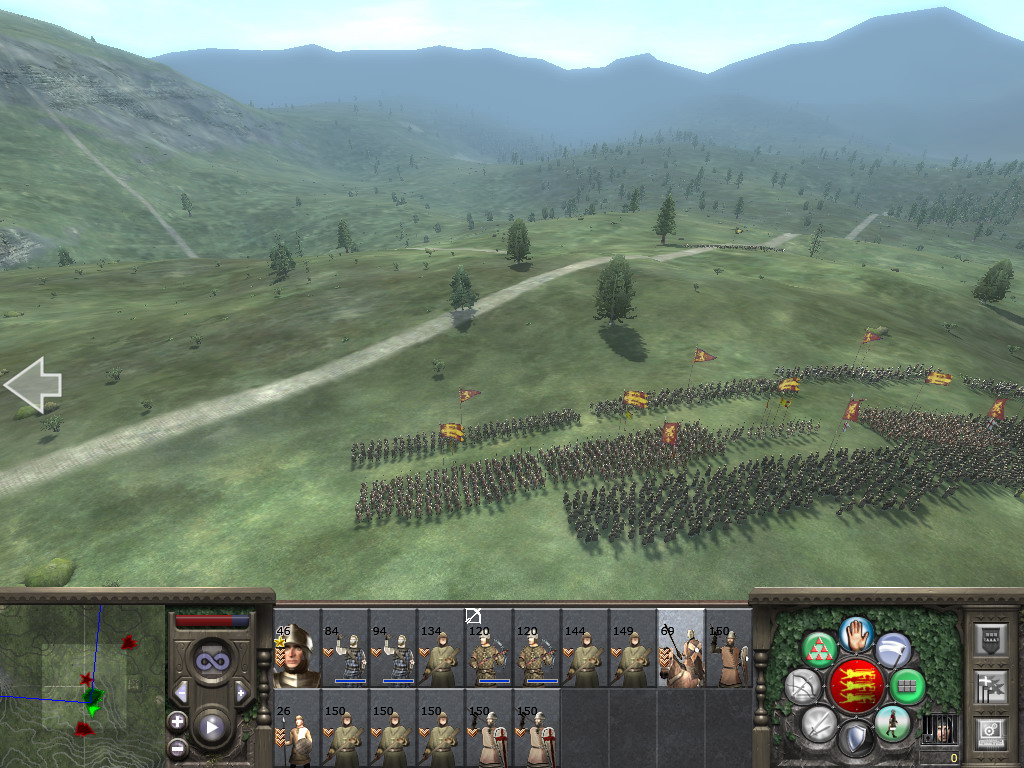Toggle the run mode running-man icon

(892, 723)
